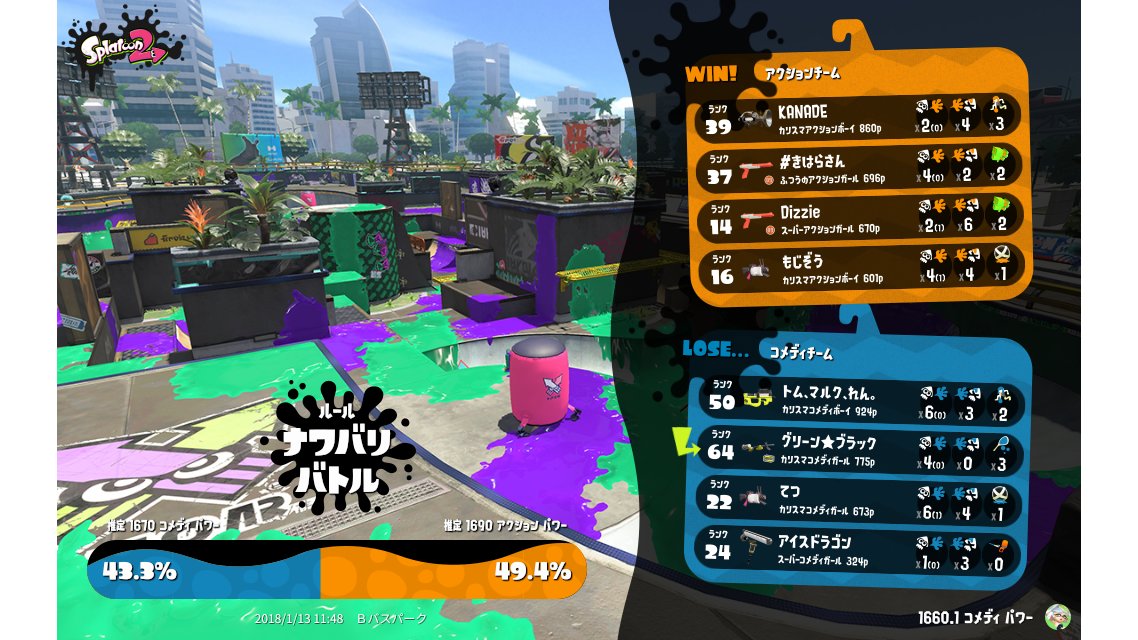Select the トム、マルク、れん。 player row
1138x640 pixels.
click(x=860, y=398)
